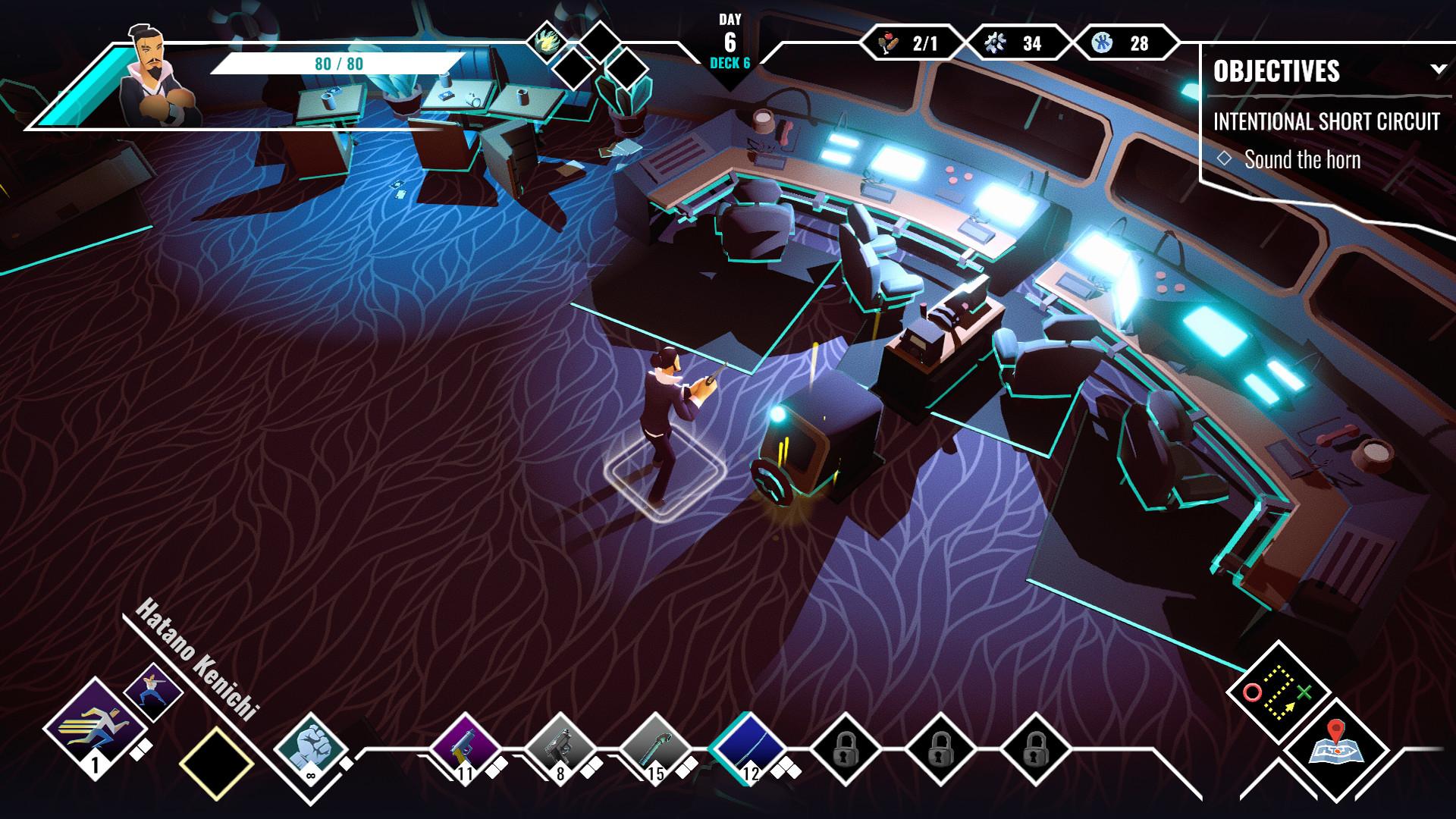
Task: Click the OBJECTIVES header
Action: 1278,72
